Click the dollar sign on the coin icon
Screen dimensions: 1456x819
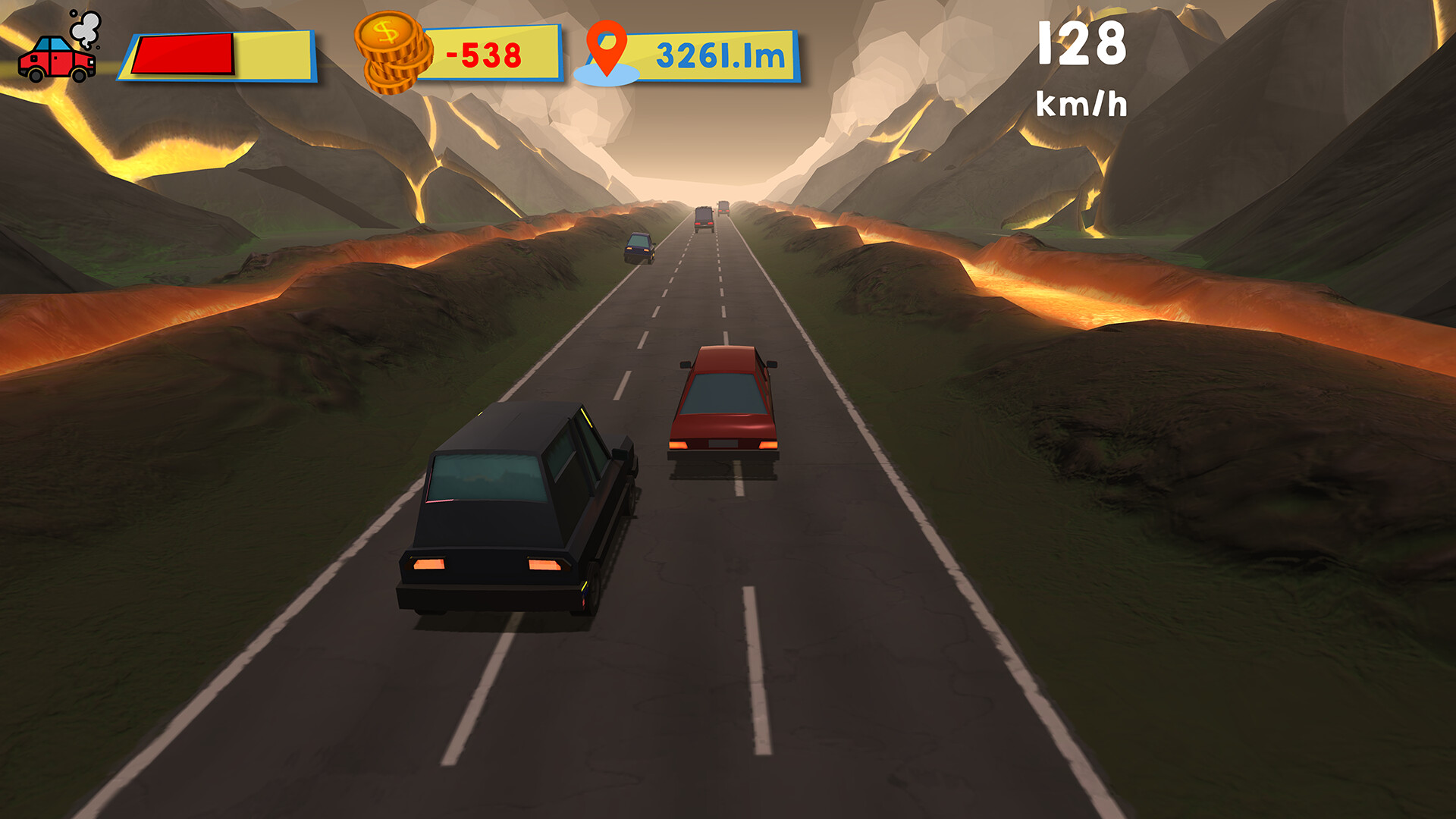[x=385, y=32]
